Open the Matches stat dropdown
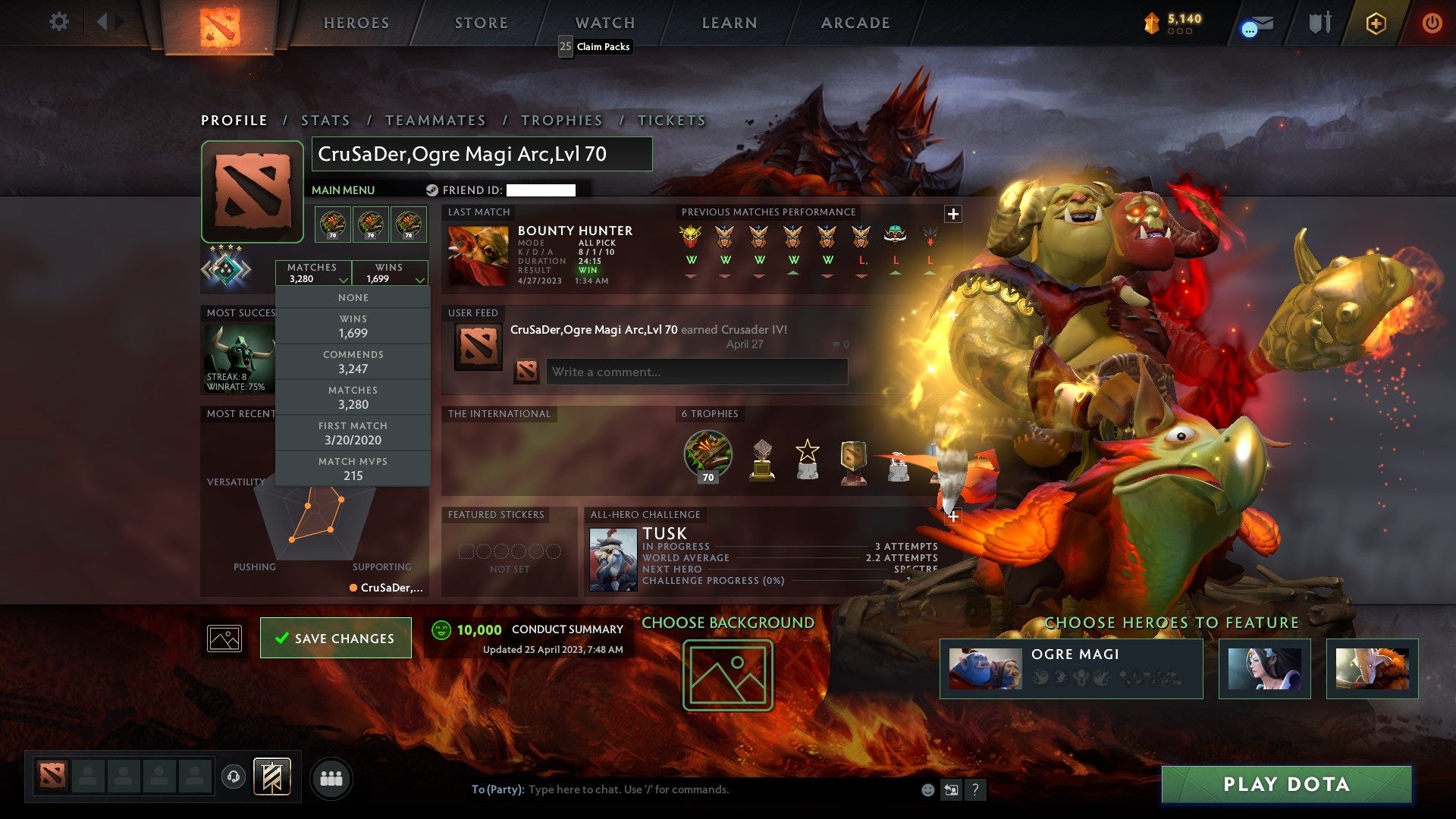Viewport: 1456px width, 819px height. [x=313, y=273]
